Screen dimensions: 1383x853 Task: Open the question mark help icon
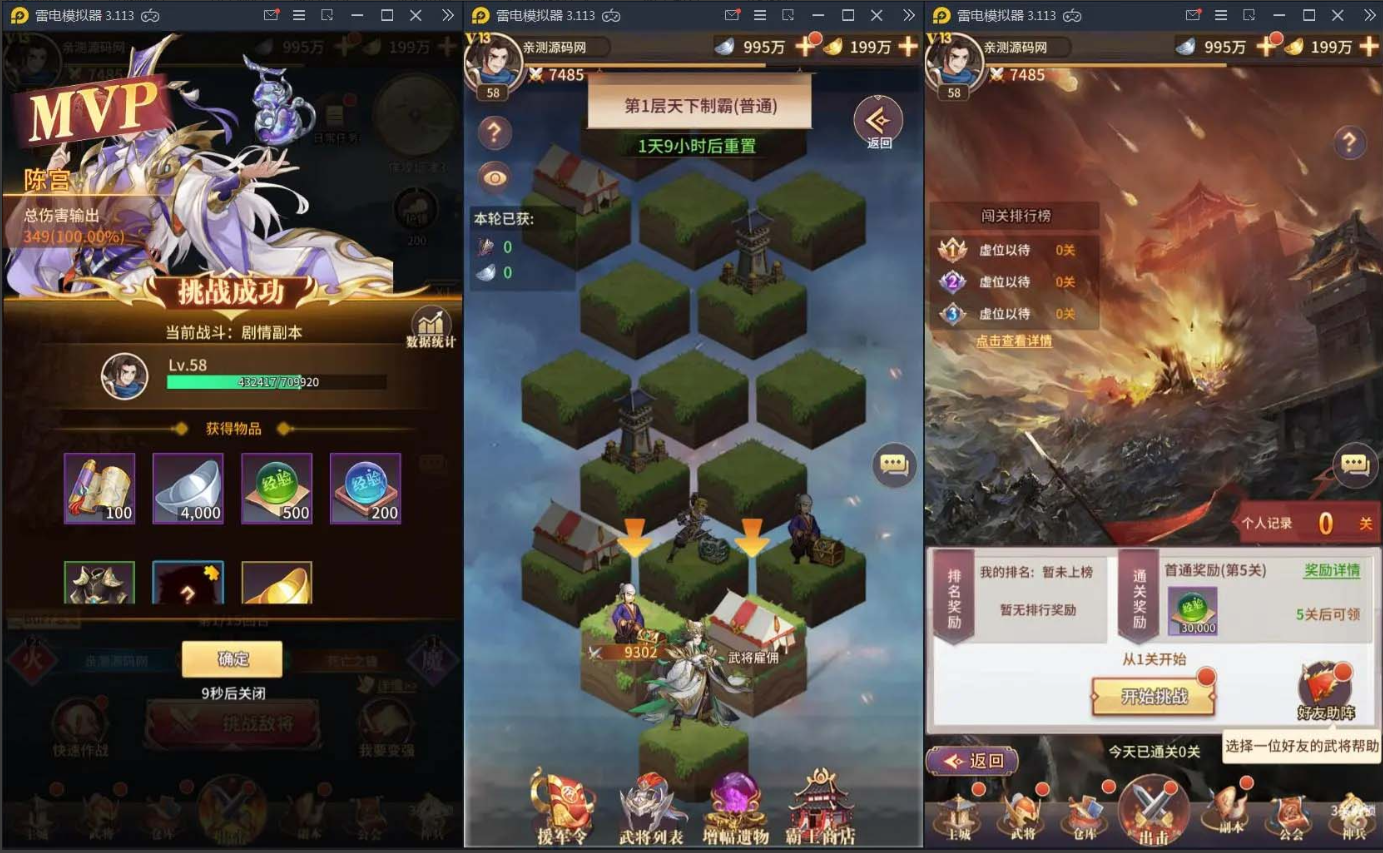(x=494, y=133)
